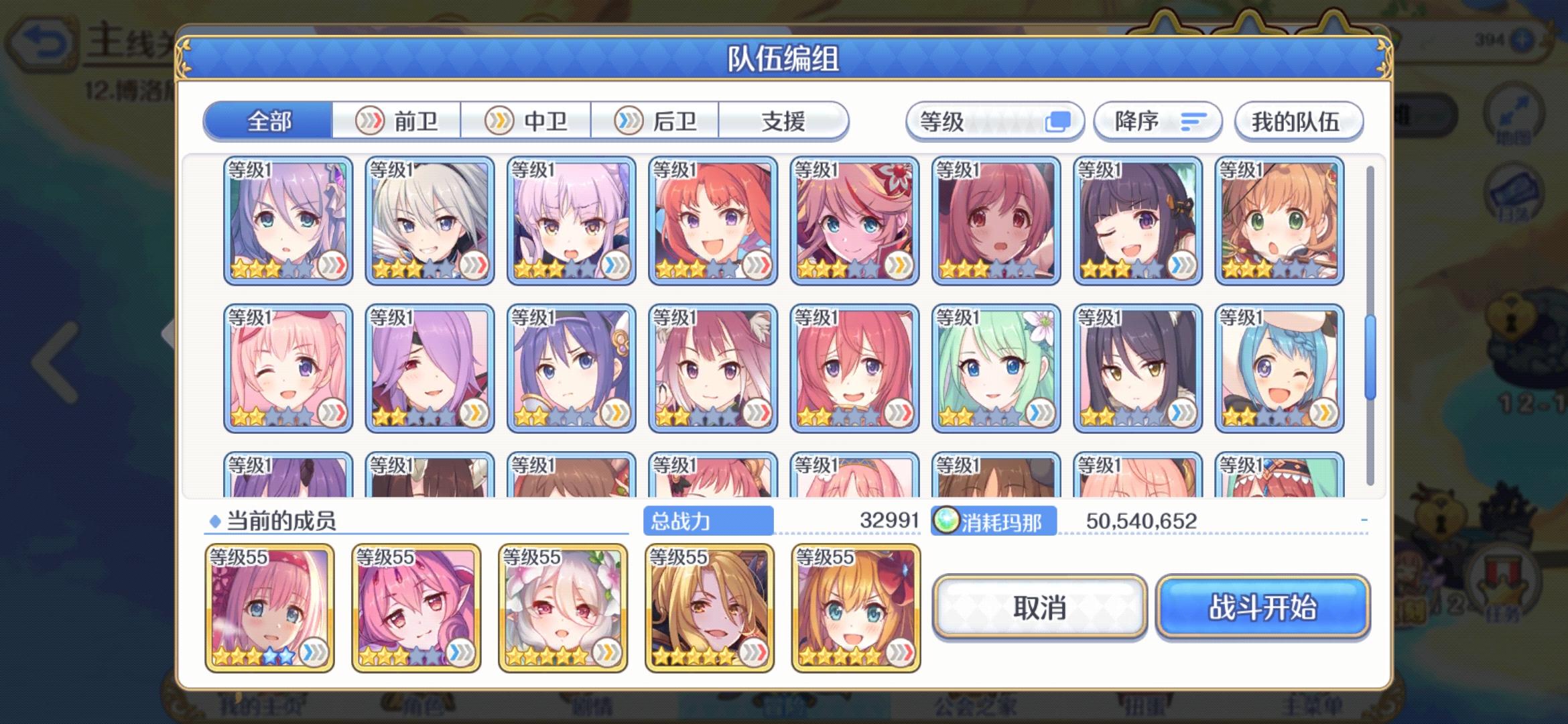
Task: Switch the sort key using the 等级 button
Action: (995, 121)
